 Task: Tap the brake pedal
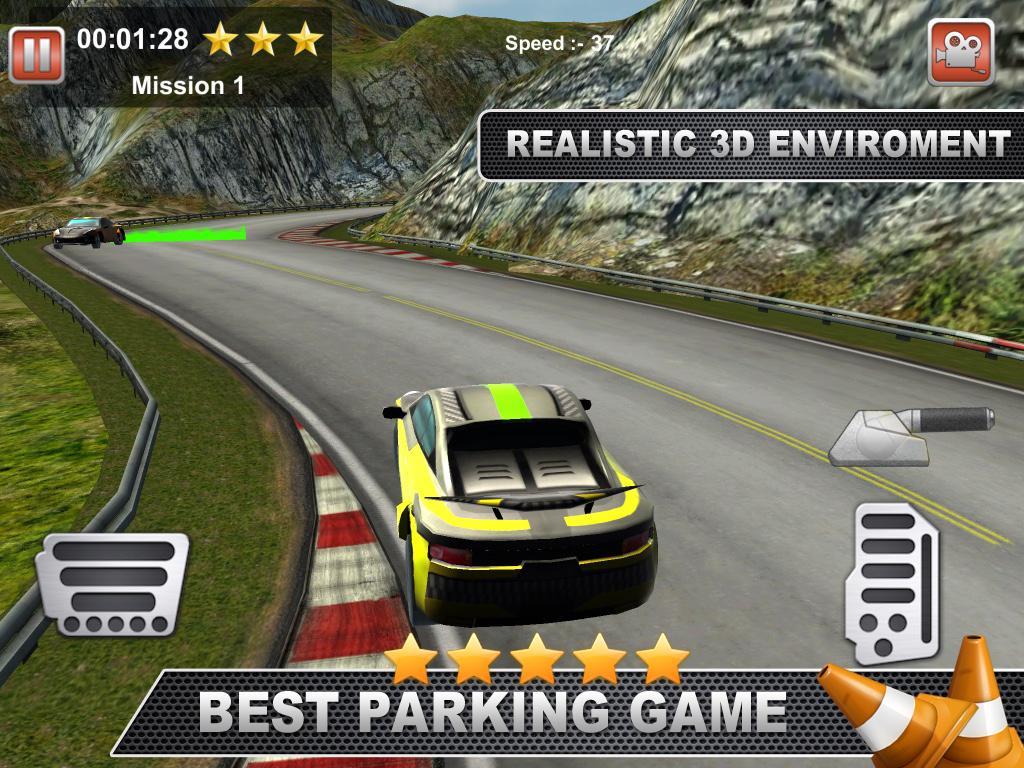[x=112, y=584]
